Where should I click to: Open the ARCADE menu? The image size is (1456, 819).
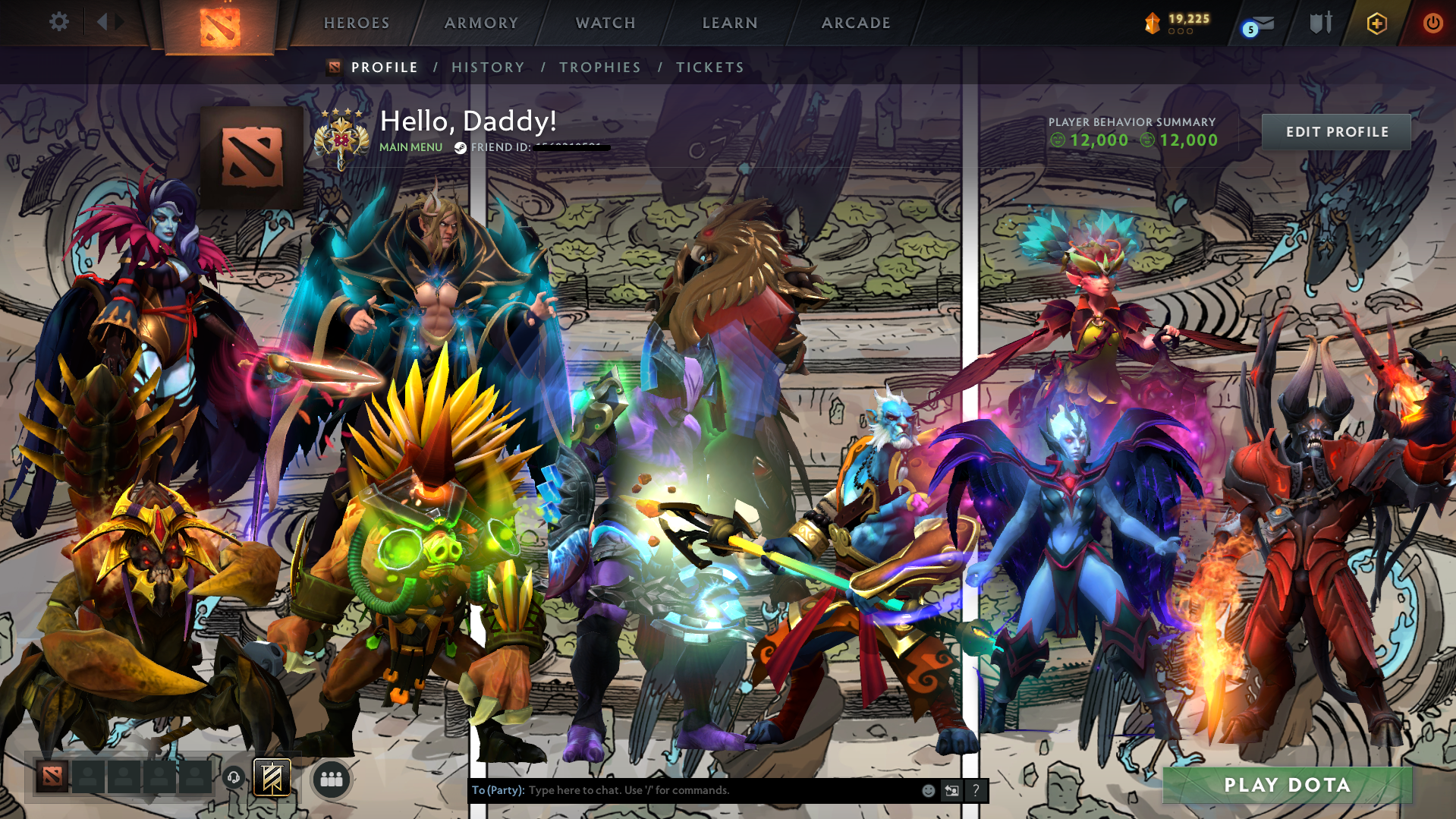856,23
